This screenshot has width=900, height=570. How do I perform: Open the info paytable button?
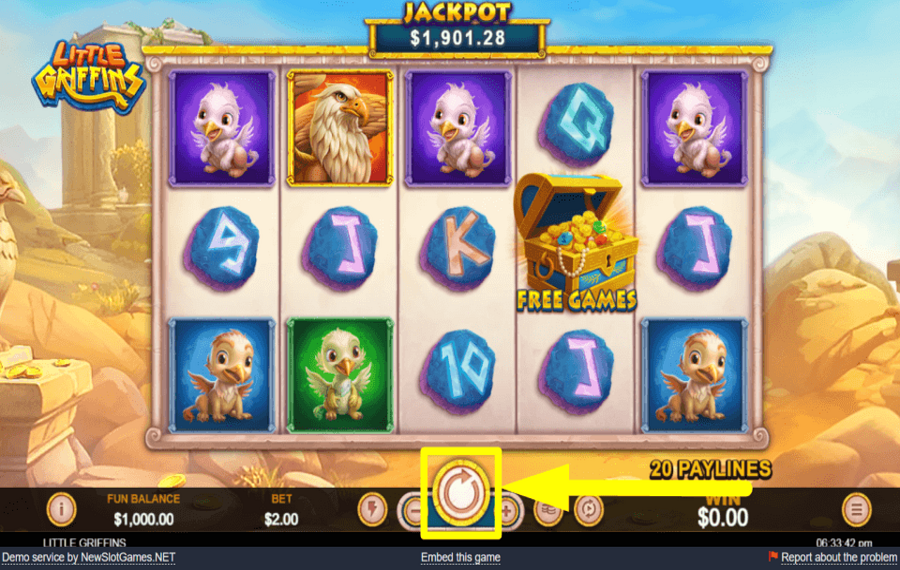[62, 510]
